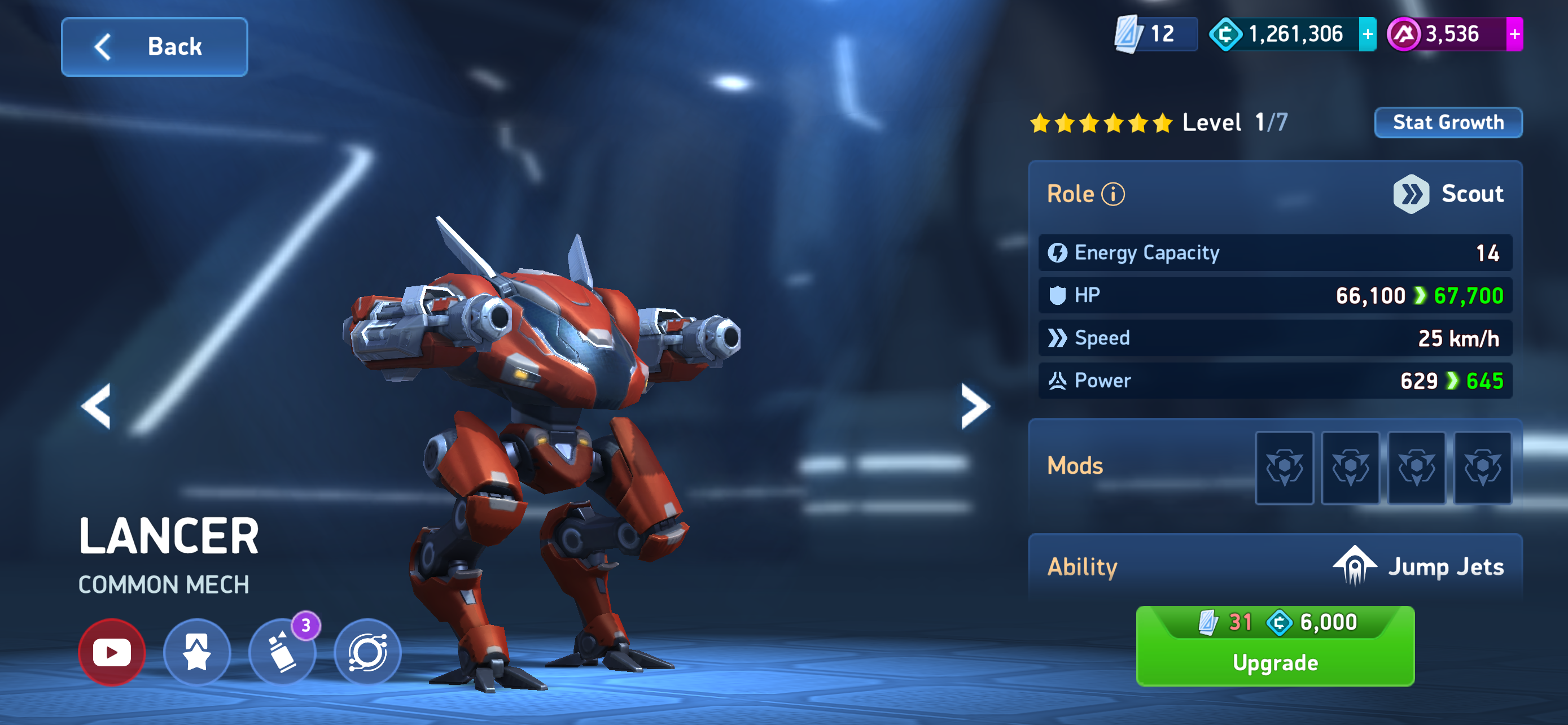Open the Stat Growth panel
1568x725 pixels.
1447,123
